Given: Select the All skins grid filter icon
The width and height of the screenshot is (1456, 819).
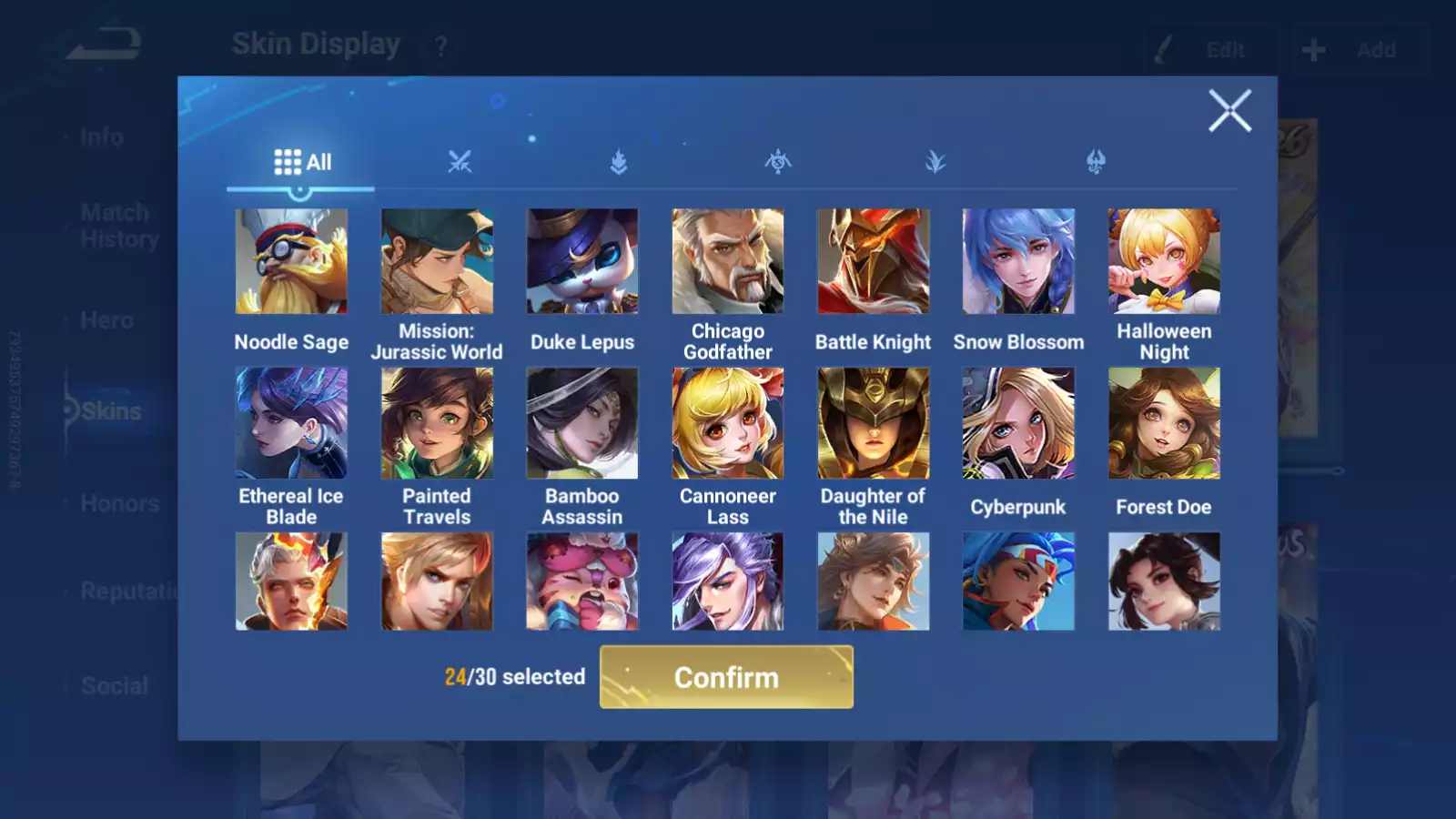Looking at the screenshot, I should 288,161.
